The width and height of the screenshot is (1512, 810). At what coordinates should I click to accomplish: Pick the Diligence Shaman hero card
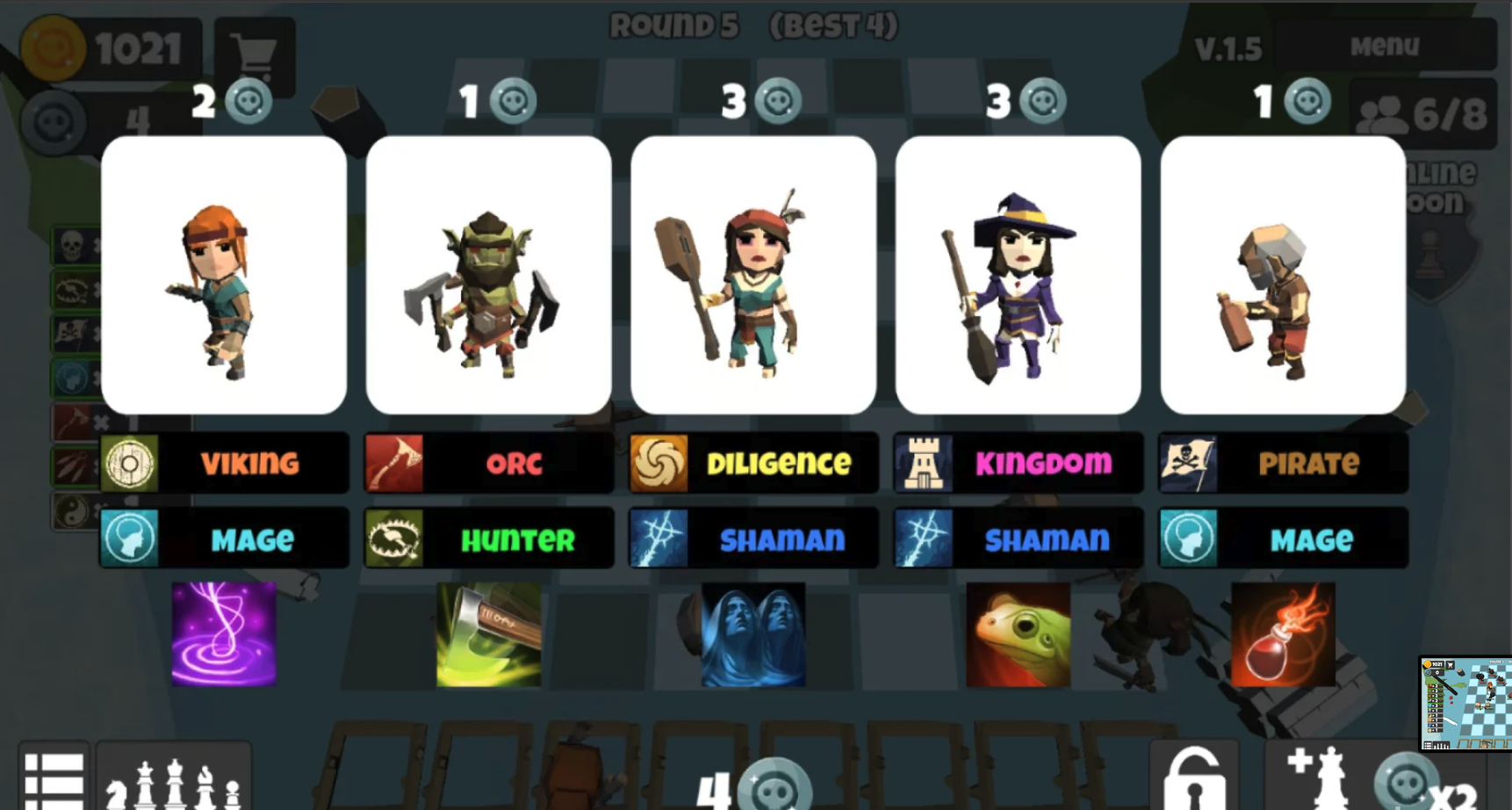[x=753, y=274]
